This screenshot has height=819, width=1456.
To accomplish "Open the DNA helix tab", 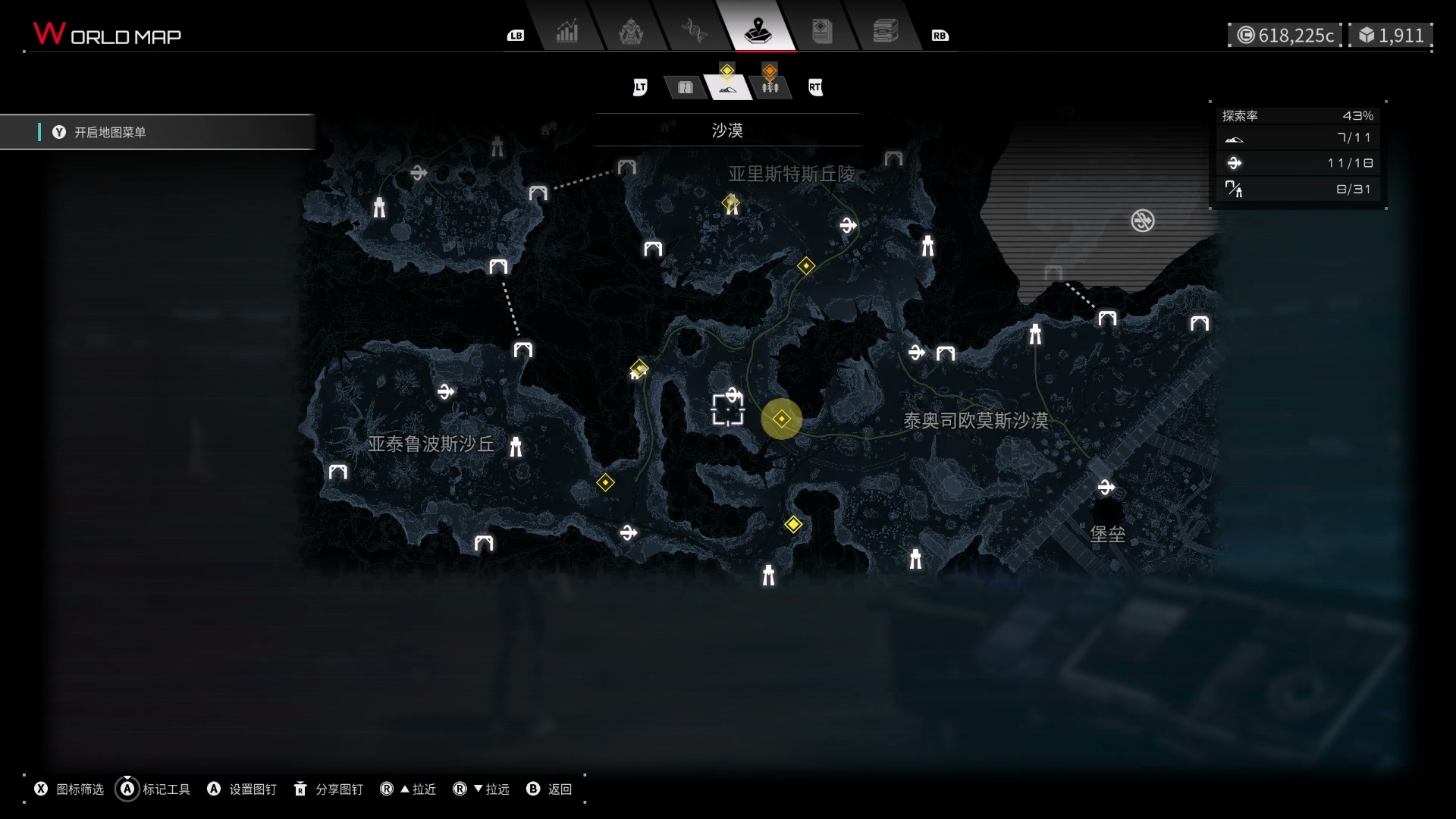I will 694,32.
